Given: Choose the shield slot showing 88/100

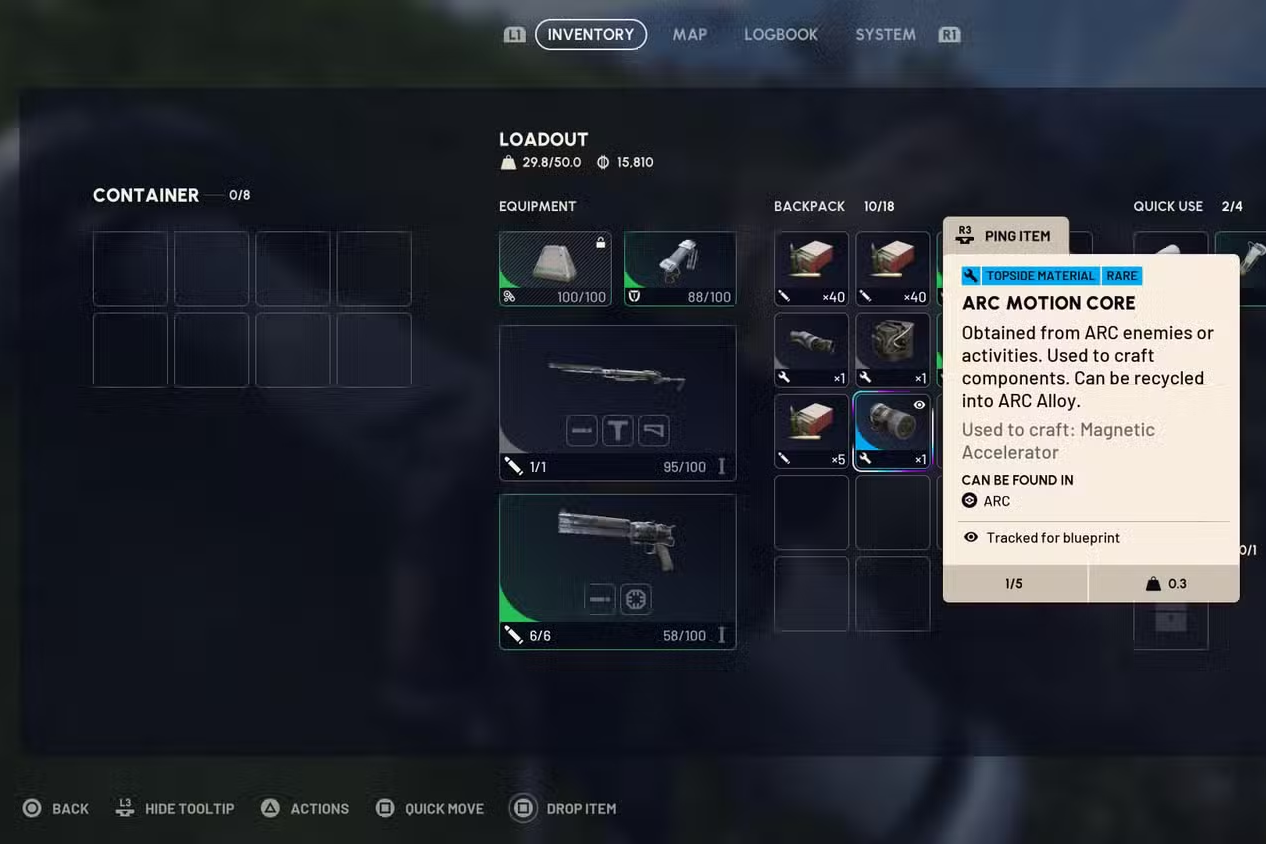Looking at the screenshot, I should (x=679, y=268).
